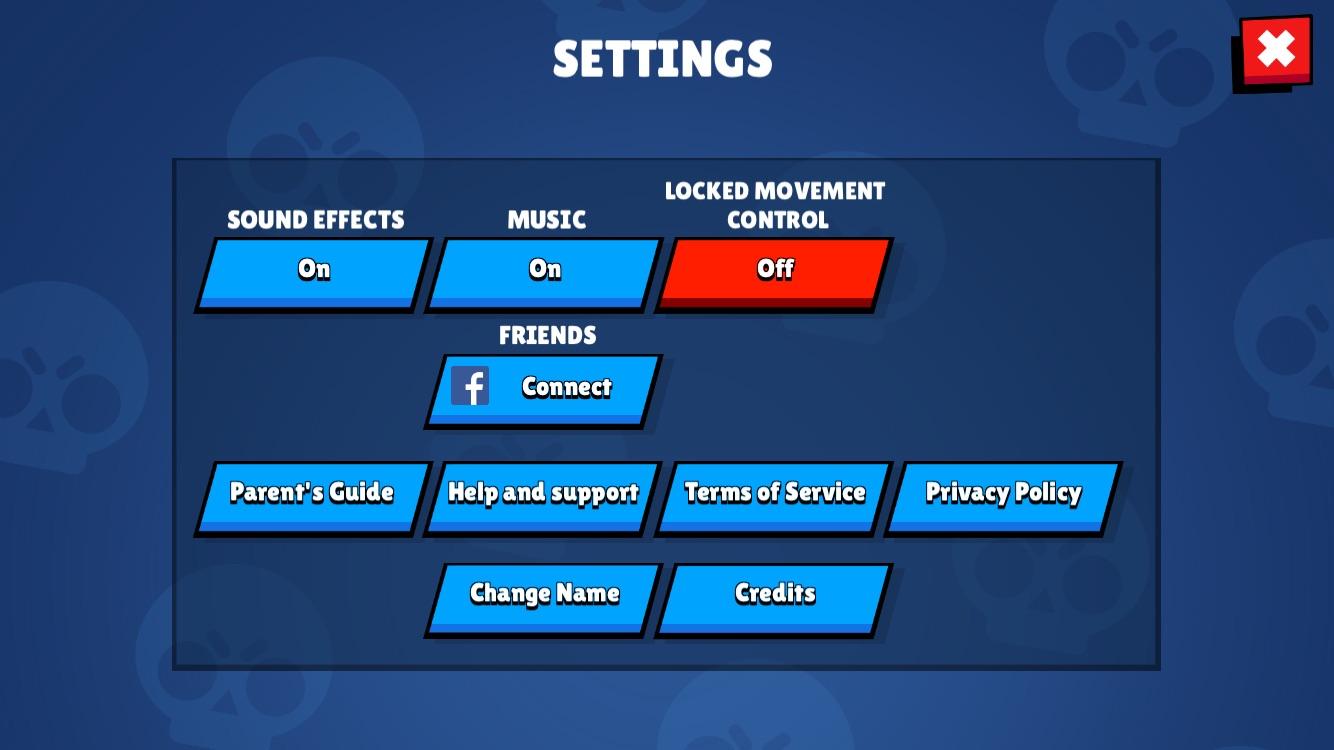The image size is (1334, 750).
Task: Open the Change Name option
Action: point(543,593)
